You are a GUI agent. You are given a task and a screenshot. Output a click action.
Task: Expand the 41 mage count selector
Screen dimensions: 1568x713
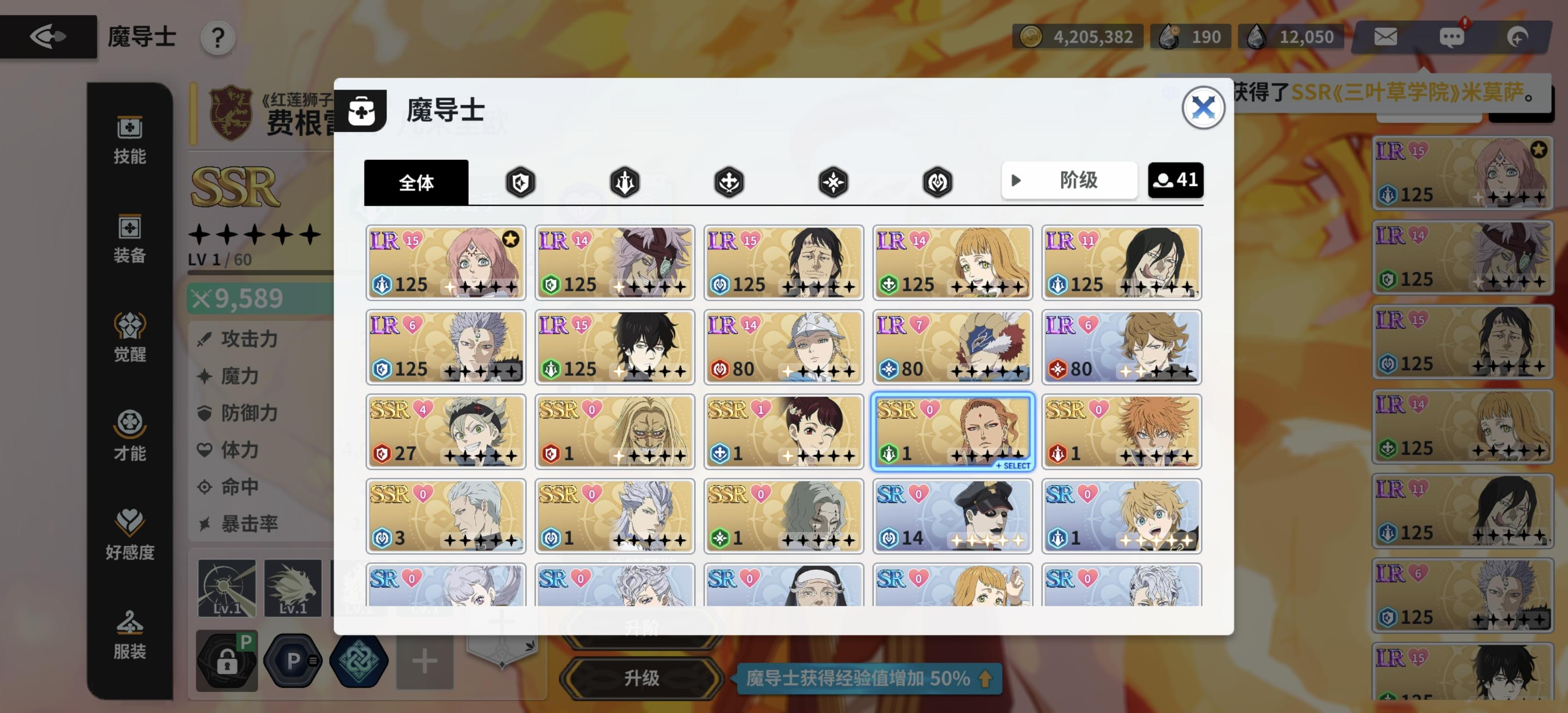point(1176,180)
